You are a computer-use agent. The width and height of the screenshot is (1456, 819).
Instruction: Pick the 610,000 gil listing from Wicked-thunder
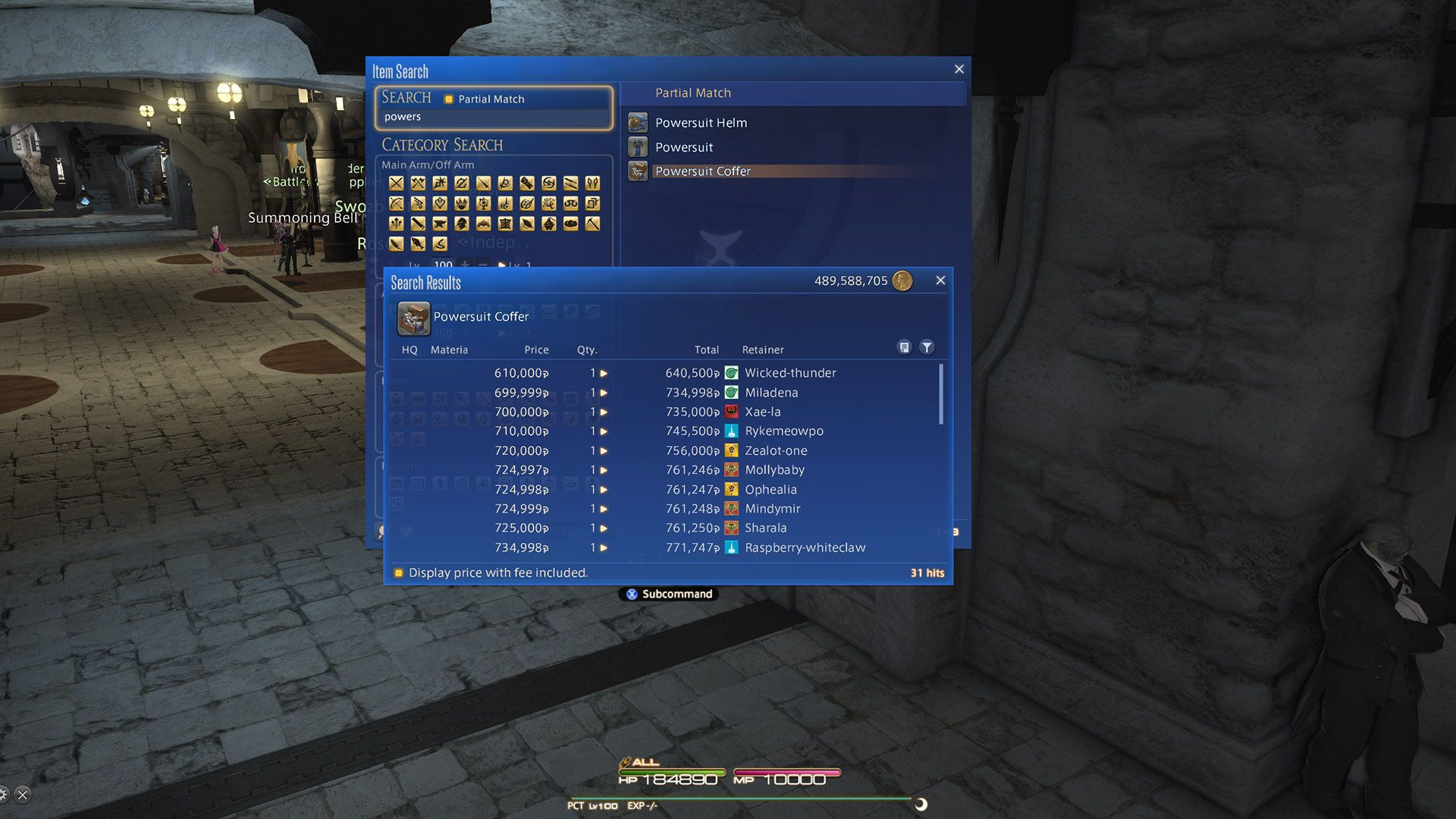coord(667,373)
